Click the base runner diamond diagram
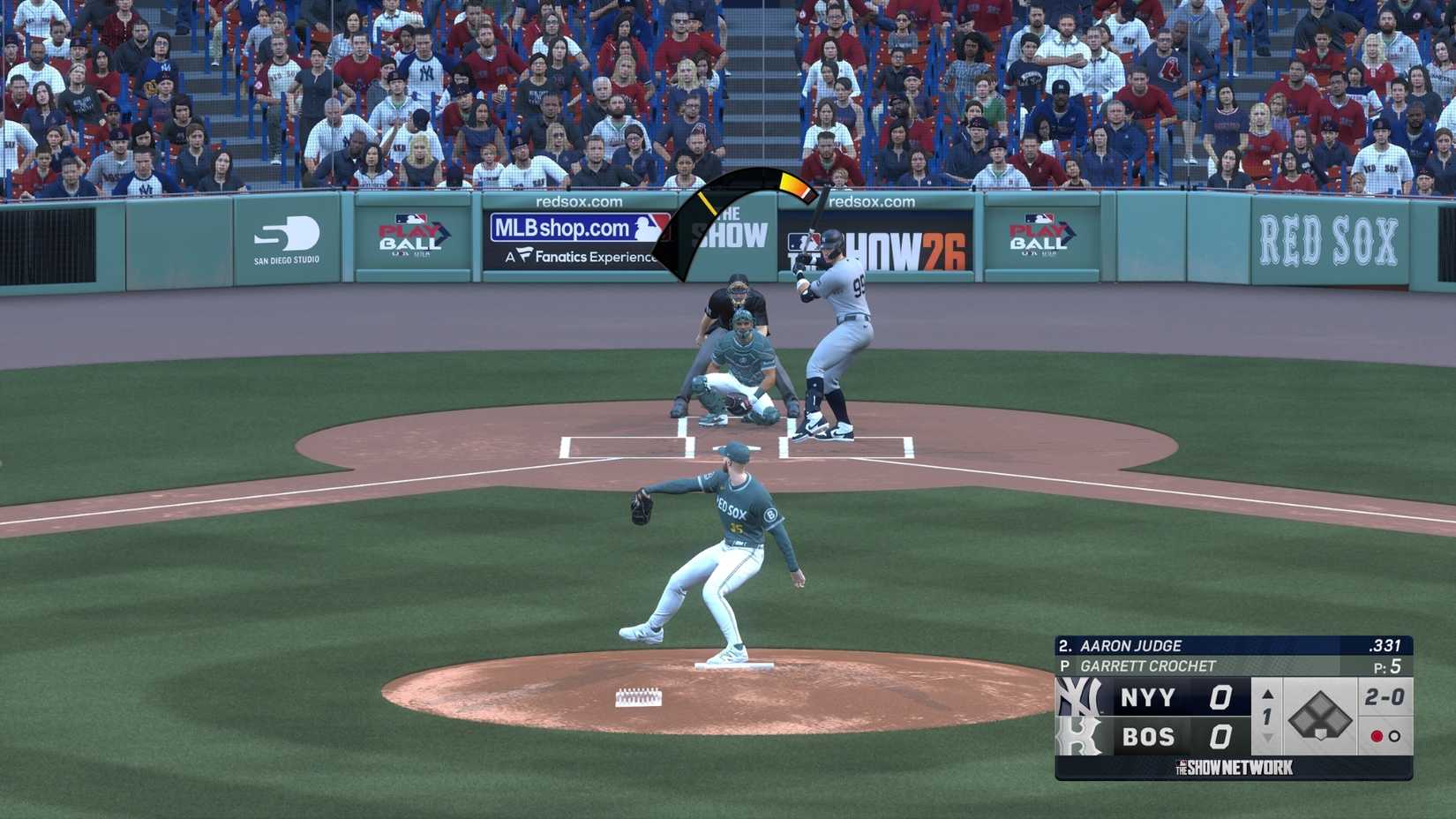1456x819 pixels. click(x=1319, y=717)
